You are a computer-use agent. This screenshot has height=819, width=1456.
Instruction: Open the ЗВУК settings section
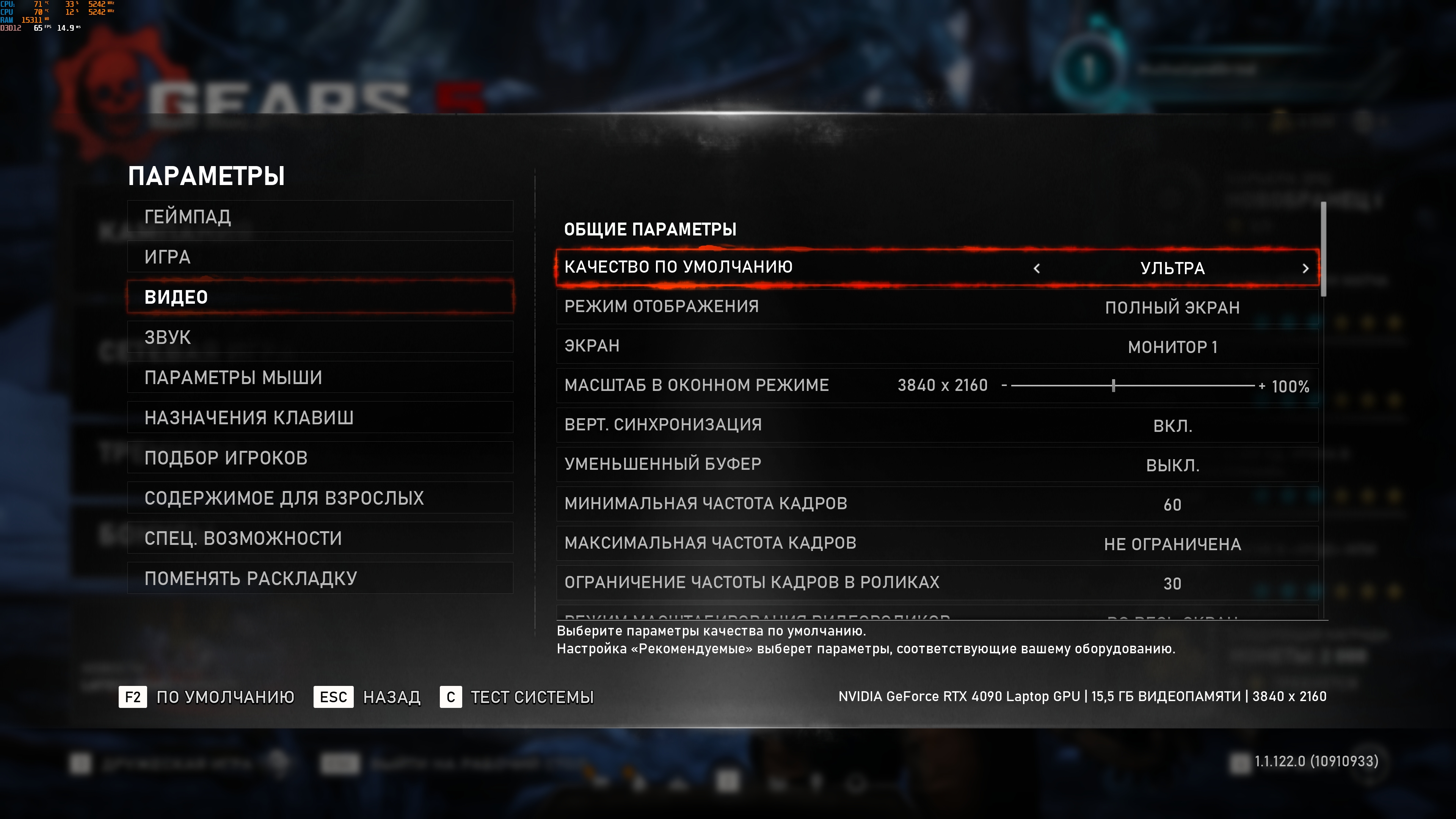(320, 337)
